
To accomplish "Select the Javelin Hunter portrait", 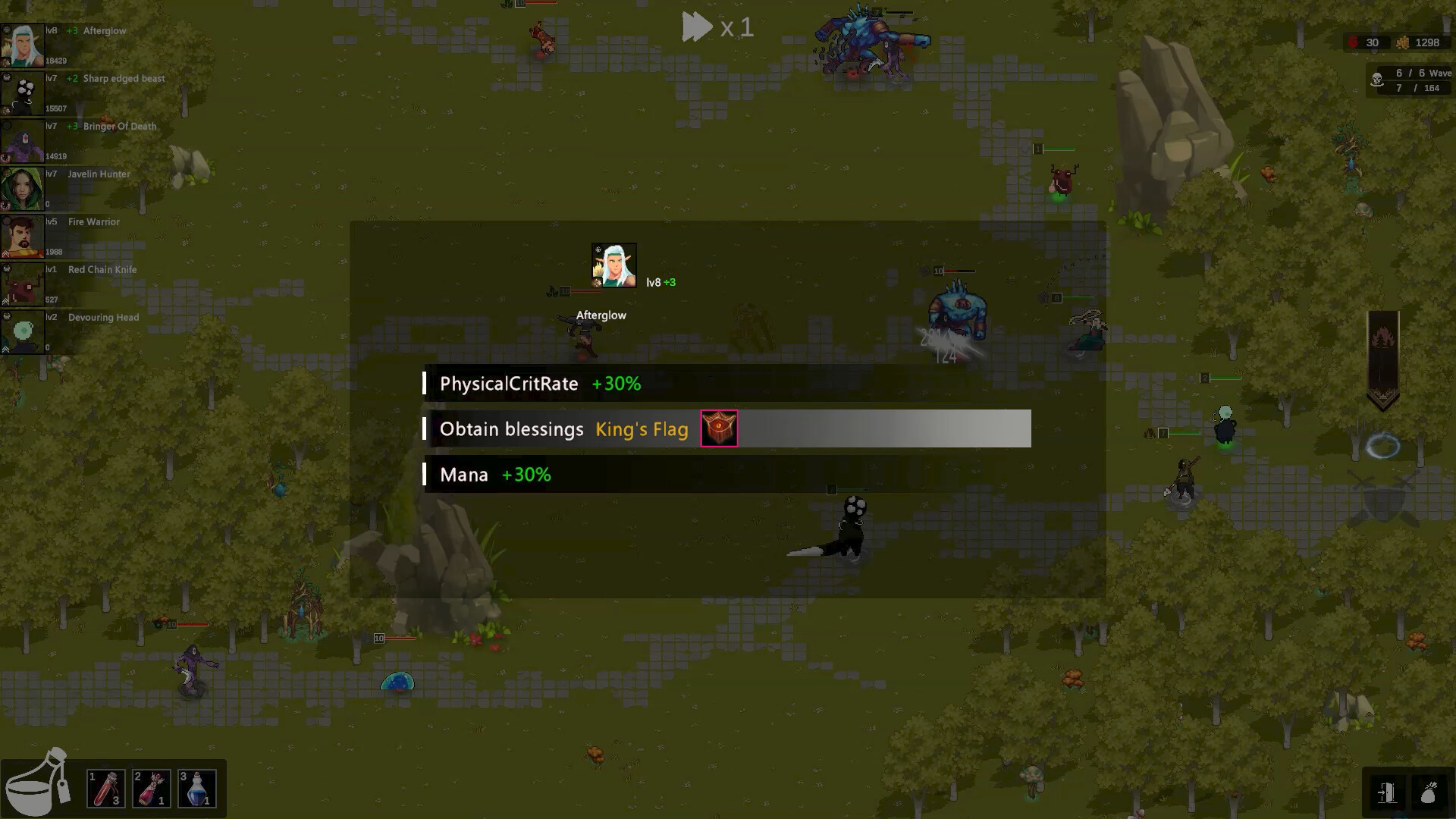I will tap(24, 187).
